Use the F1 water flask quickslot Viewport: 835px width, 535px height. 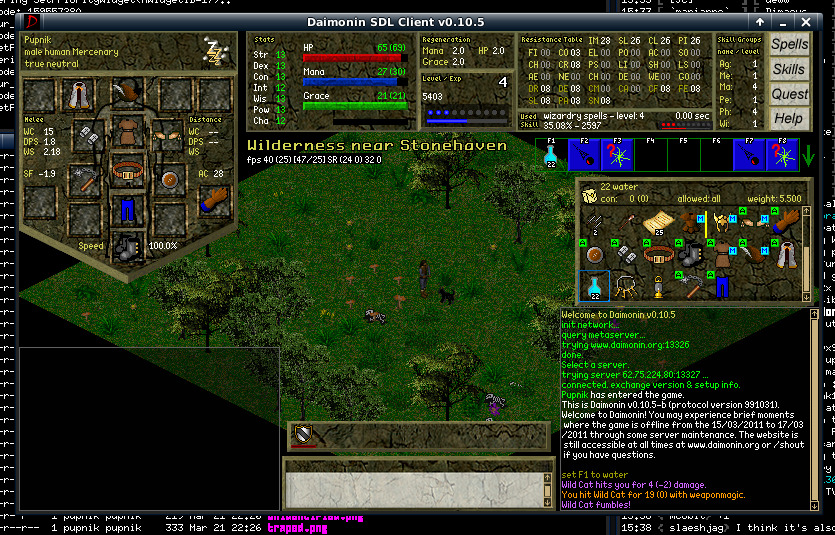pyautogui.click(x=550, y=155)
